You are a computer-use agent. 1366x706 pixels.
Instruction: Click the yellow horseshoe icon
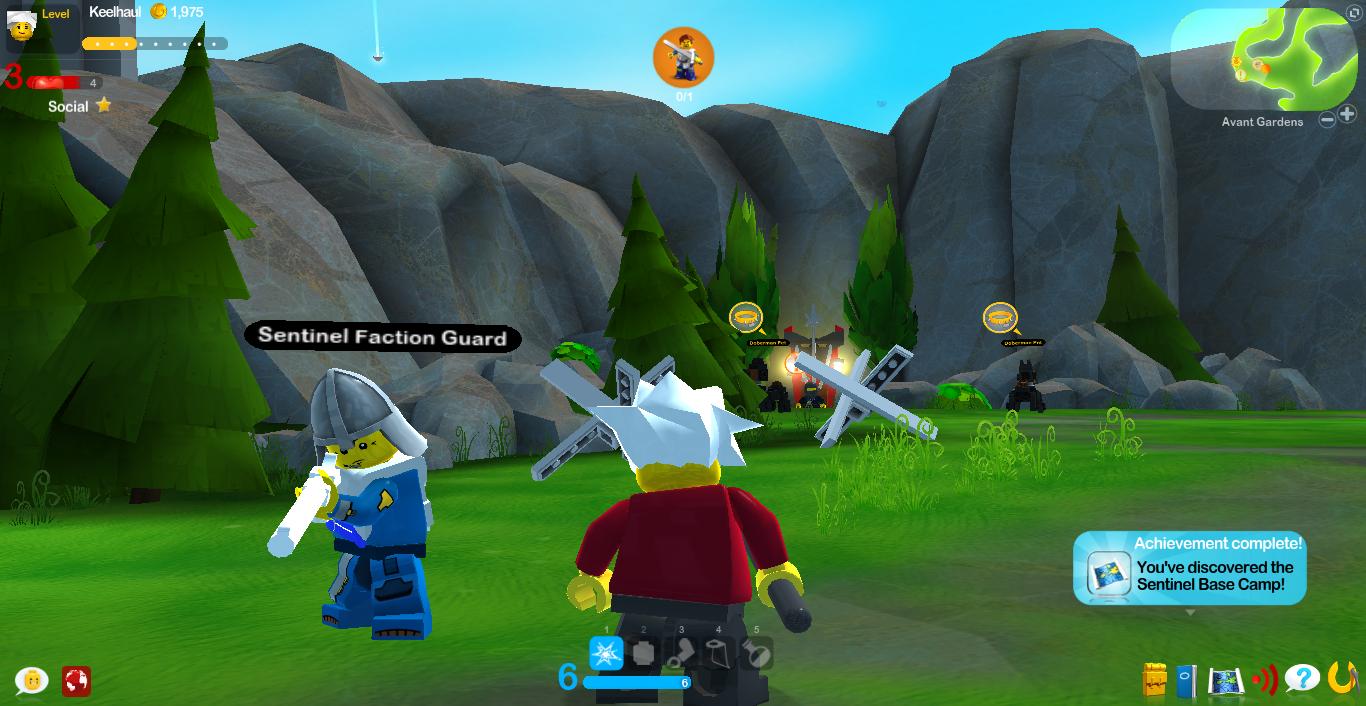(1342, 678)
